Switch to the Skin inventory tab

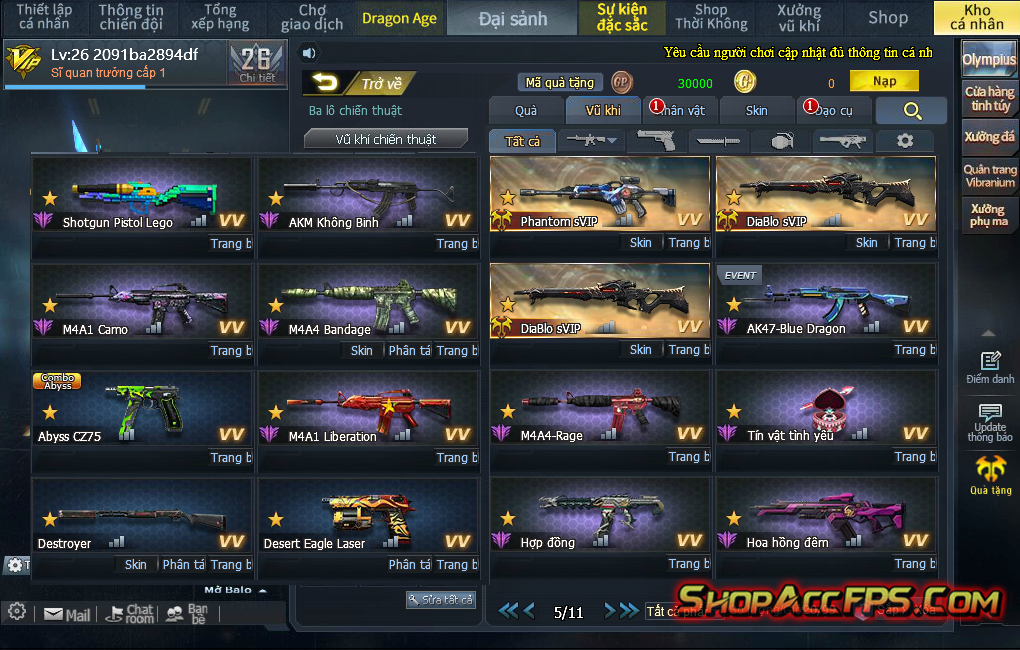click(757, 110)
